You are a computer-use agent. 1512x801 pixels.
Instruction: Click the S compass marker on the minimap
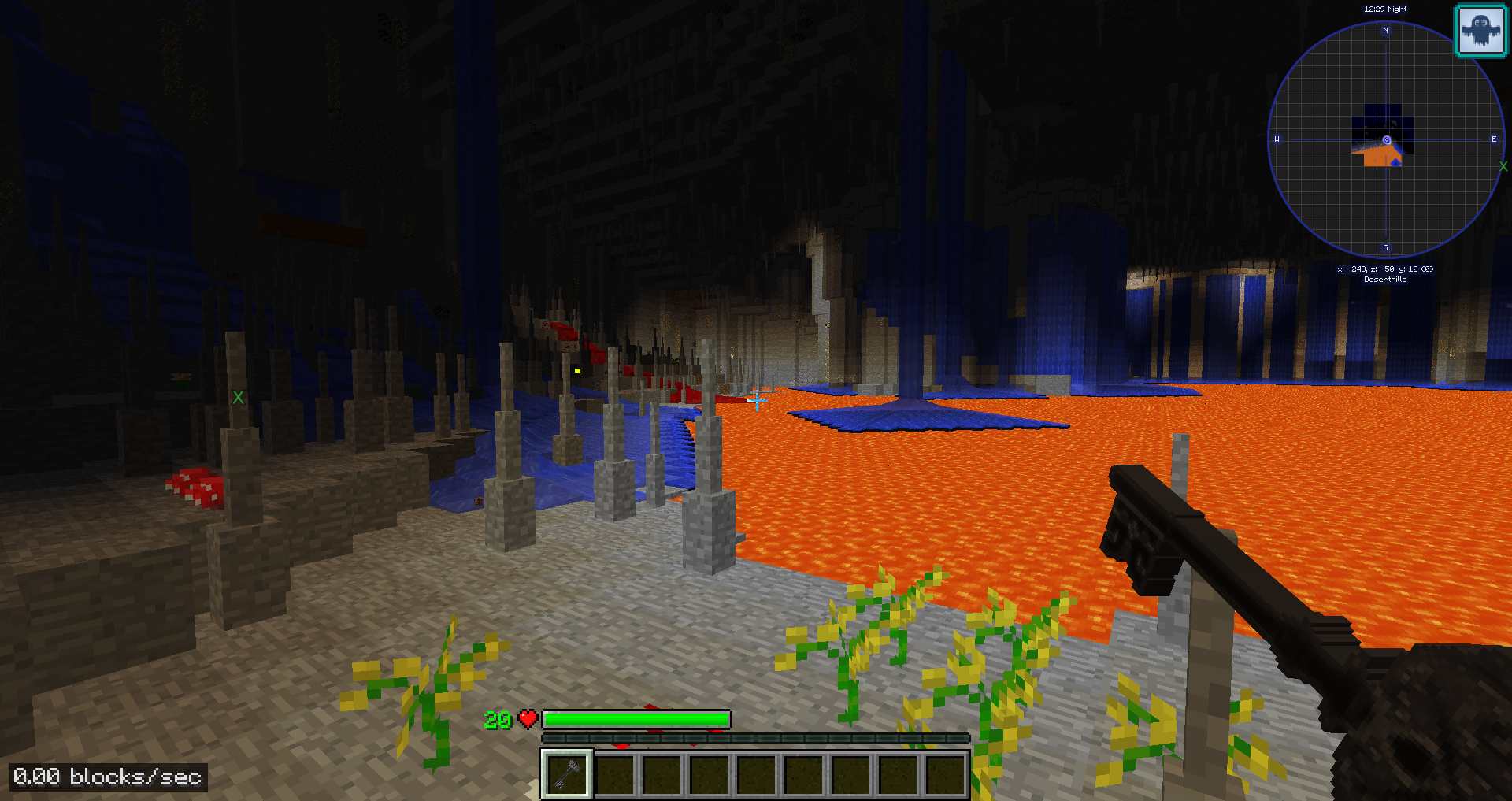click(1384, 247)
